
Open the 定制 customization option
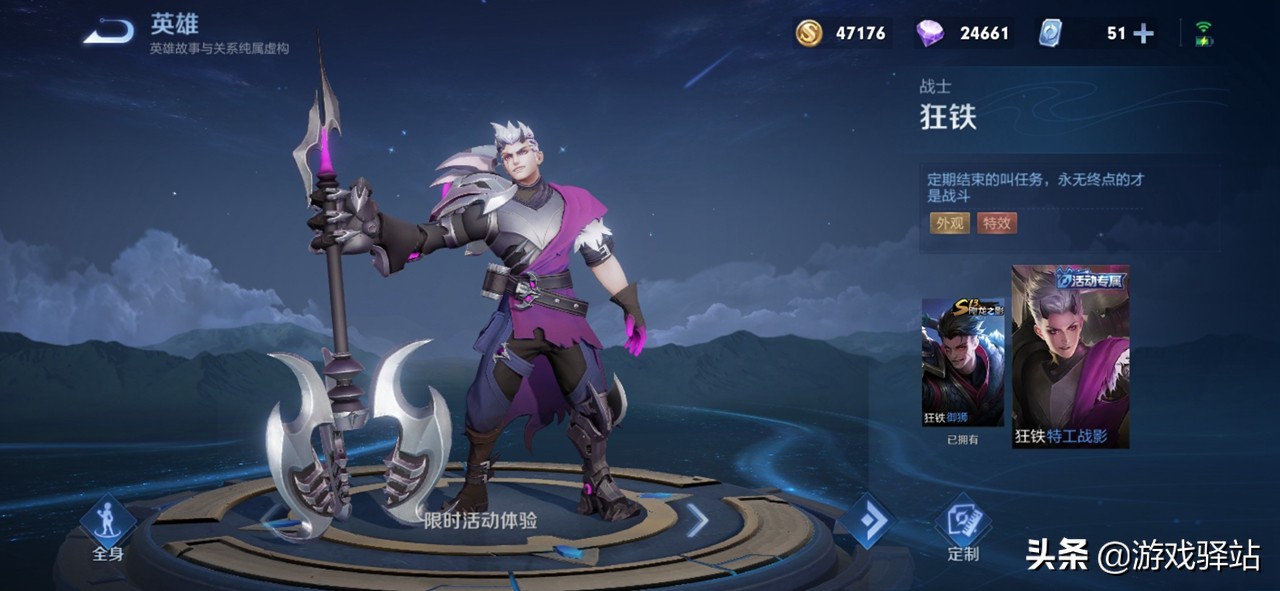(x=963, y=528)
